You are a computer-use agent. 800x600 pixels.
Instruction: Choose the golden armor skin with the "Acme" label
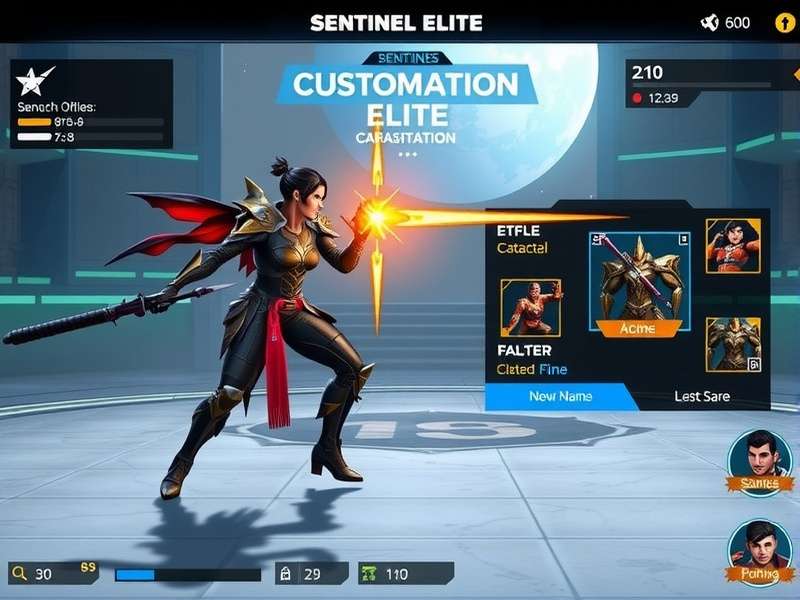[638, 281]
